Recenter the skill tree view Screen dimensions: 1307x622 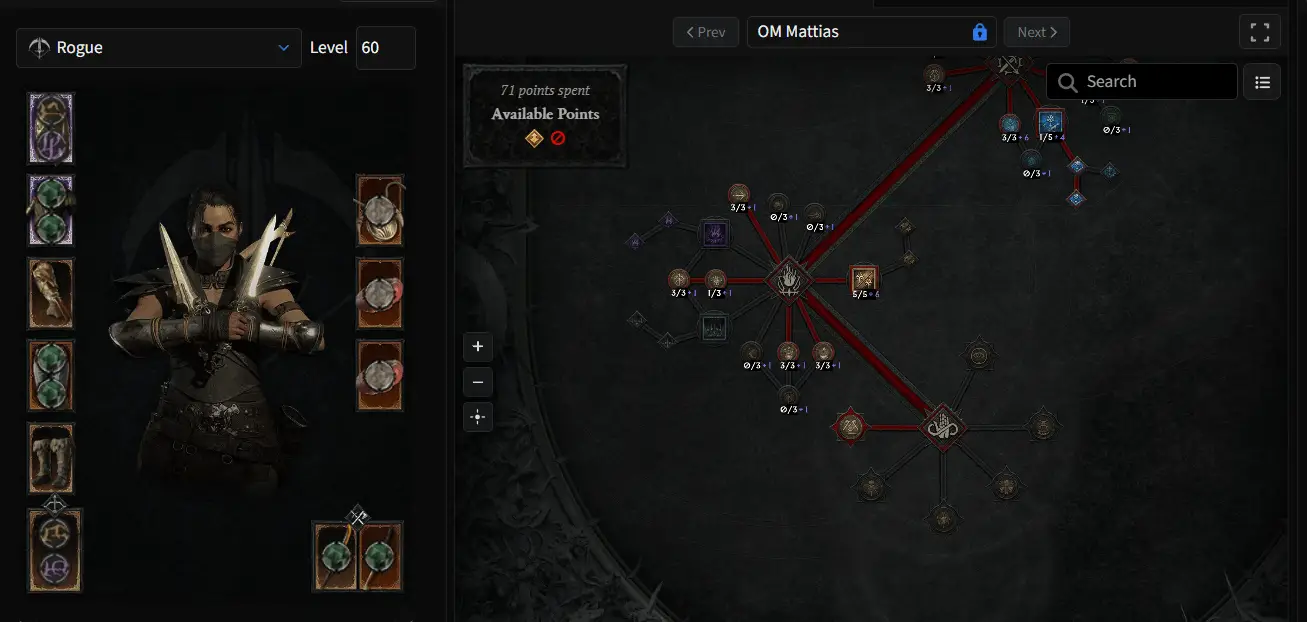[478, 417]
